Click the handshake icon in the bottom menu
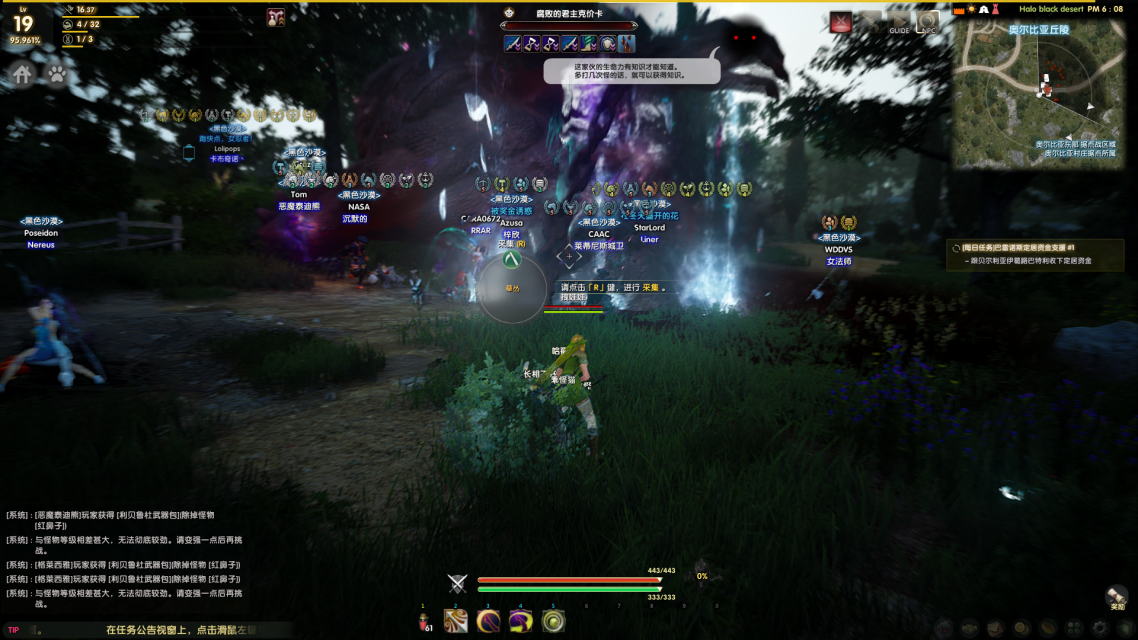 coord(969,628)
